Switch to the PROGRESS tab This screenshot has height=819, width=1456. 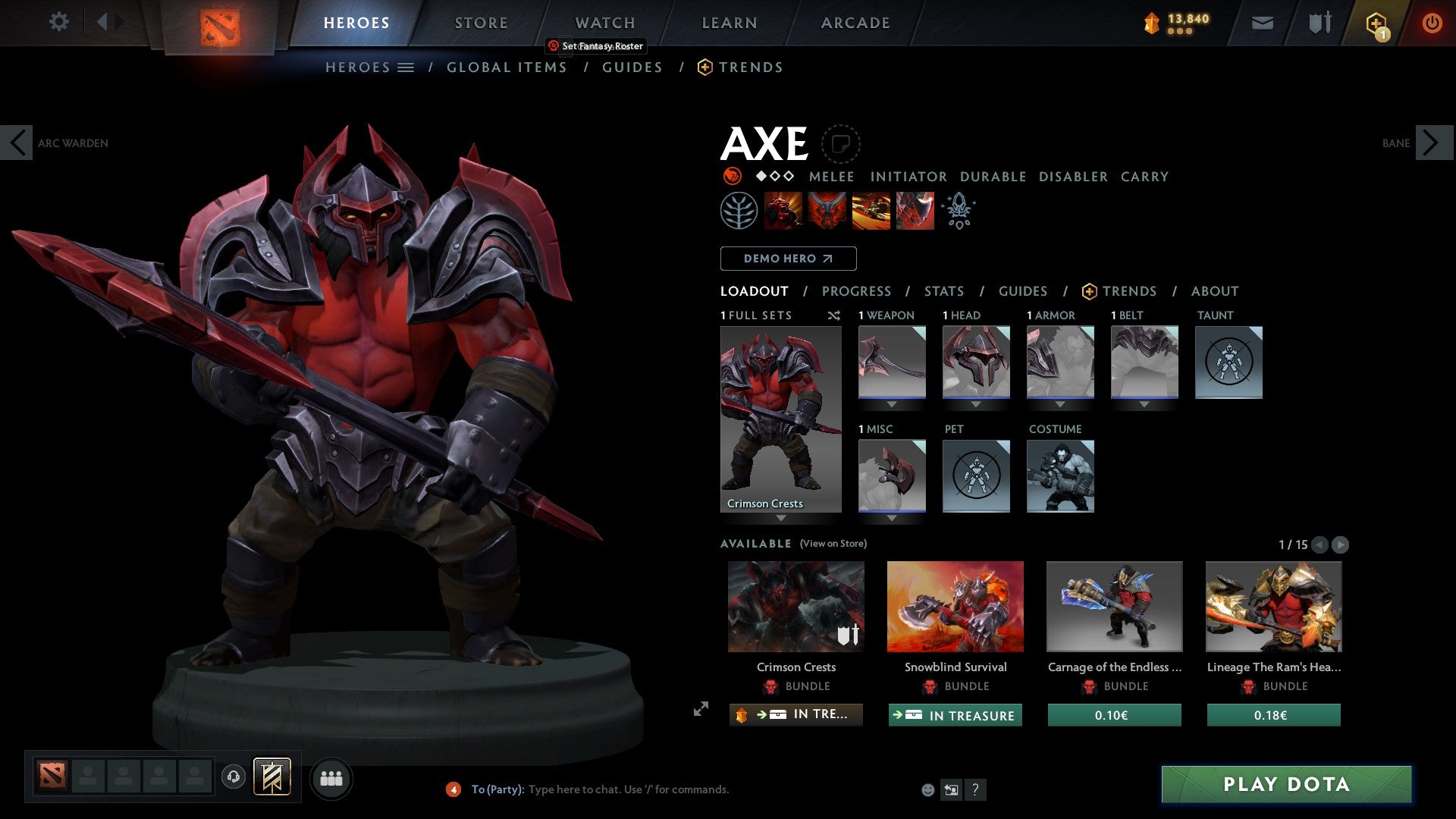857,290
